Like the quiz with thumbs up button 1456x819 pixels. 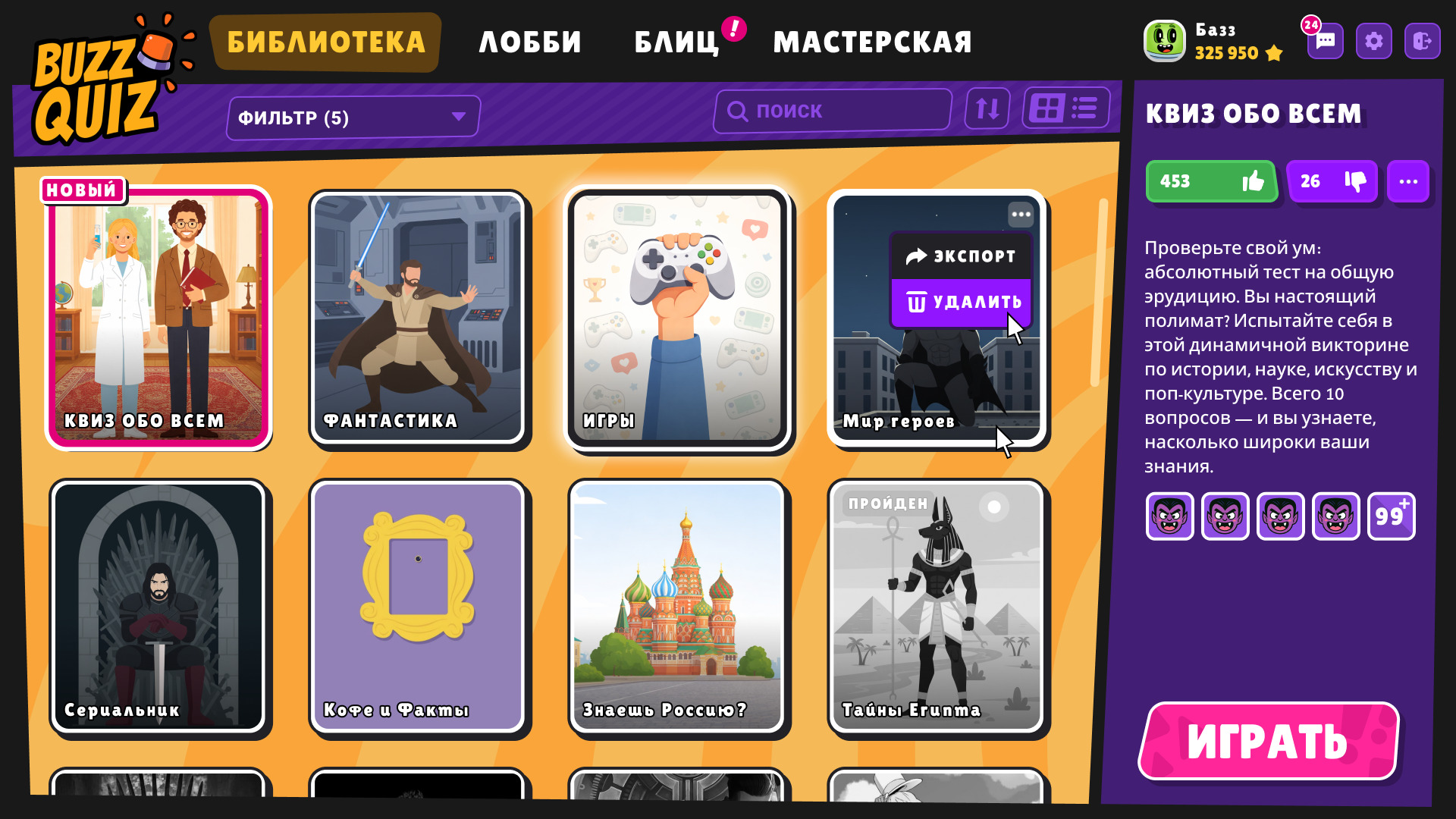click(x=1211, y=181)
